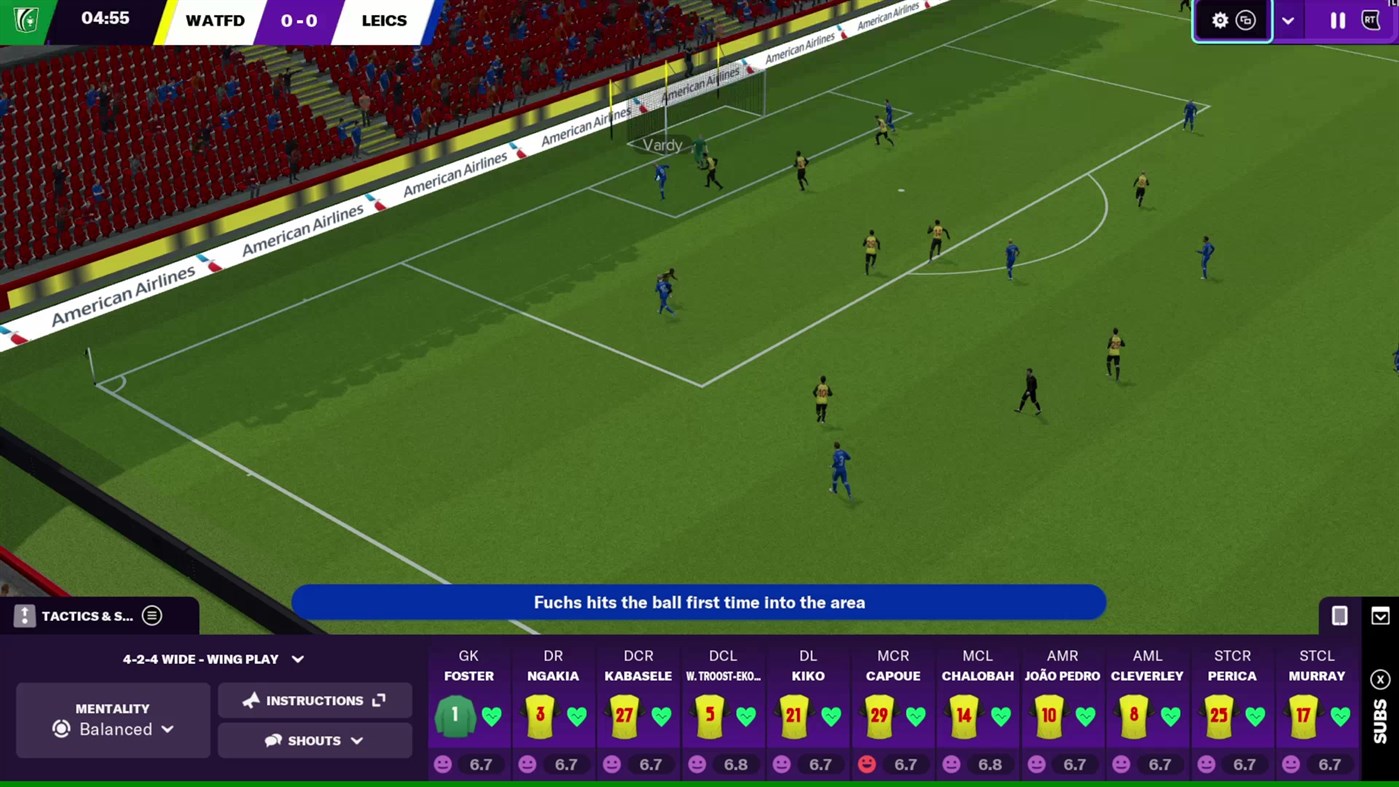Open the Instructions panel
Viewport: 1399px width, 787px height.
[x=314, y=700]
